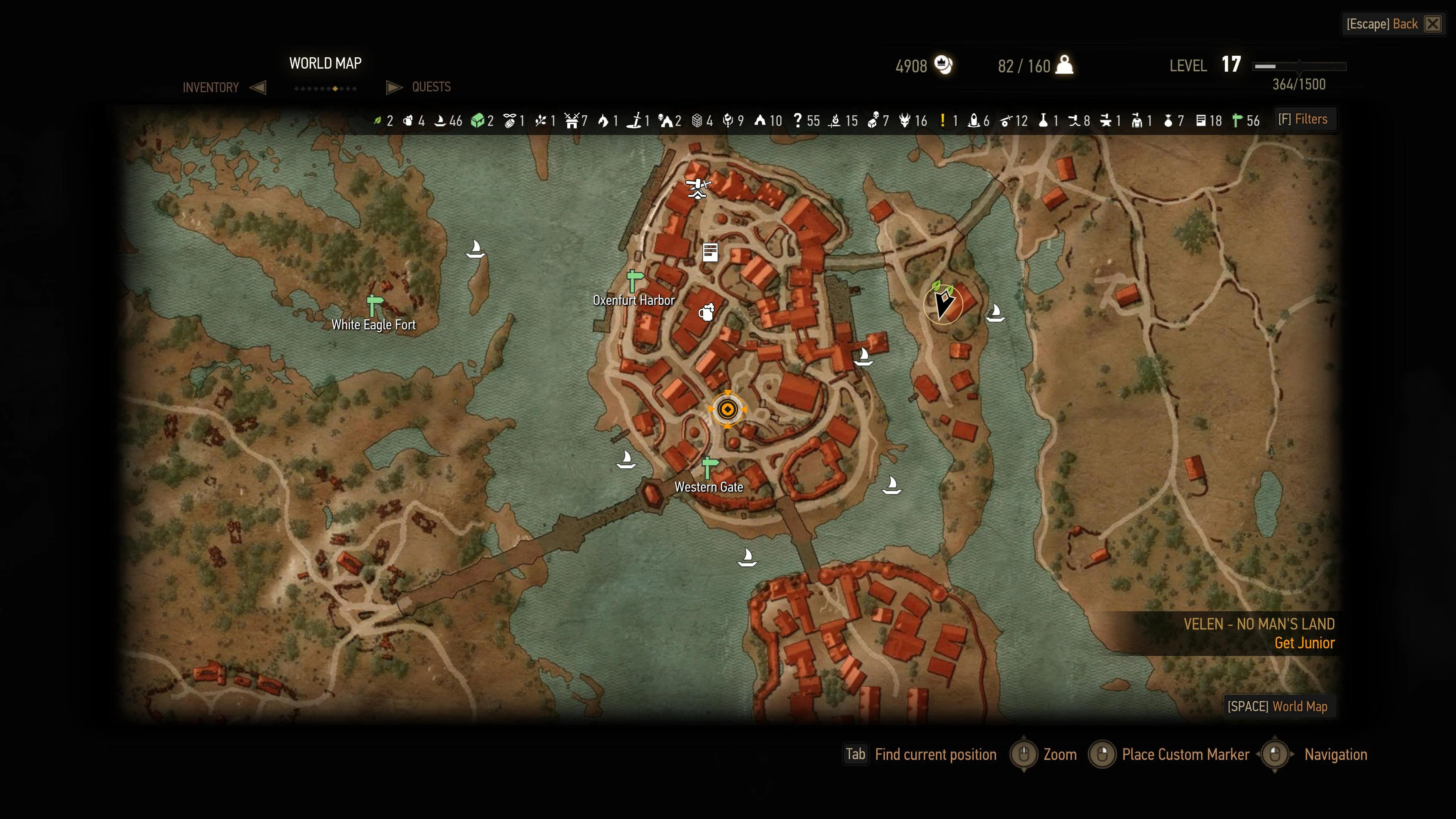Select the Oxenfurt Harbor signpost marker
The height and width of the screenshot is (819, 1456).
pos(635,280)
